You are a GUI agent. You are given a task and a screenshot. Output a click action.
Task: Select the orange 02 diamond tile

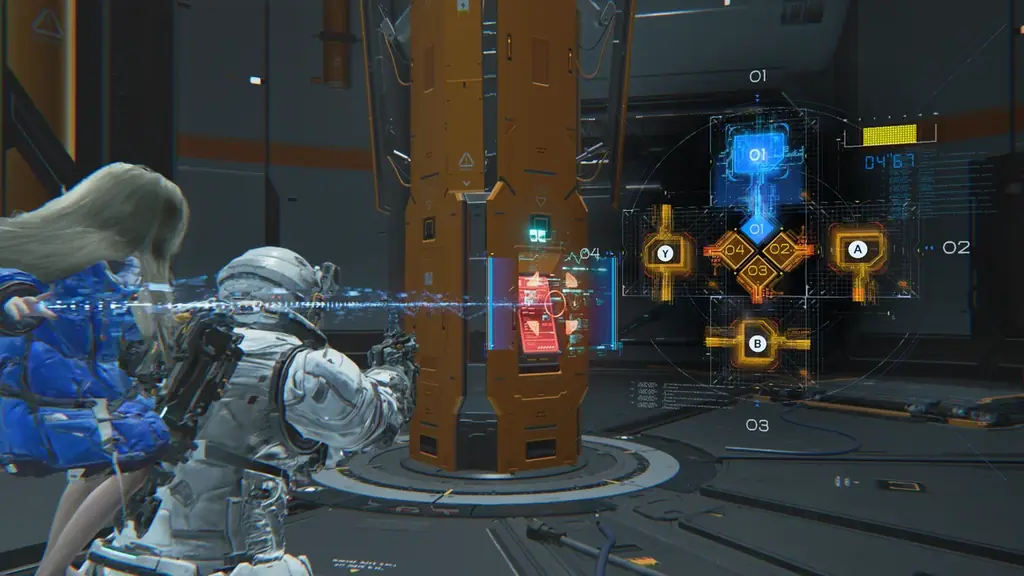click(x=781, y=250)
